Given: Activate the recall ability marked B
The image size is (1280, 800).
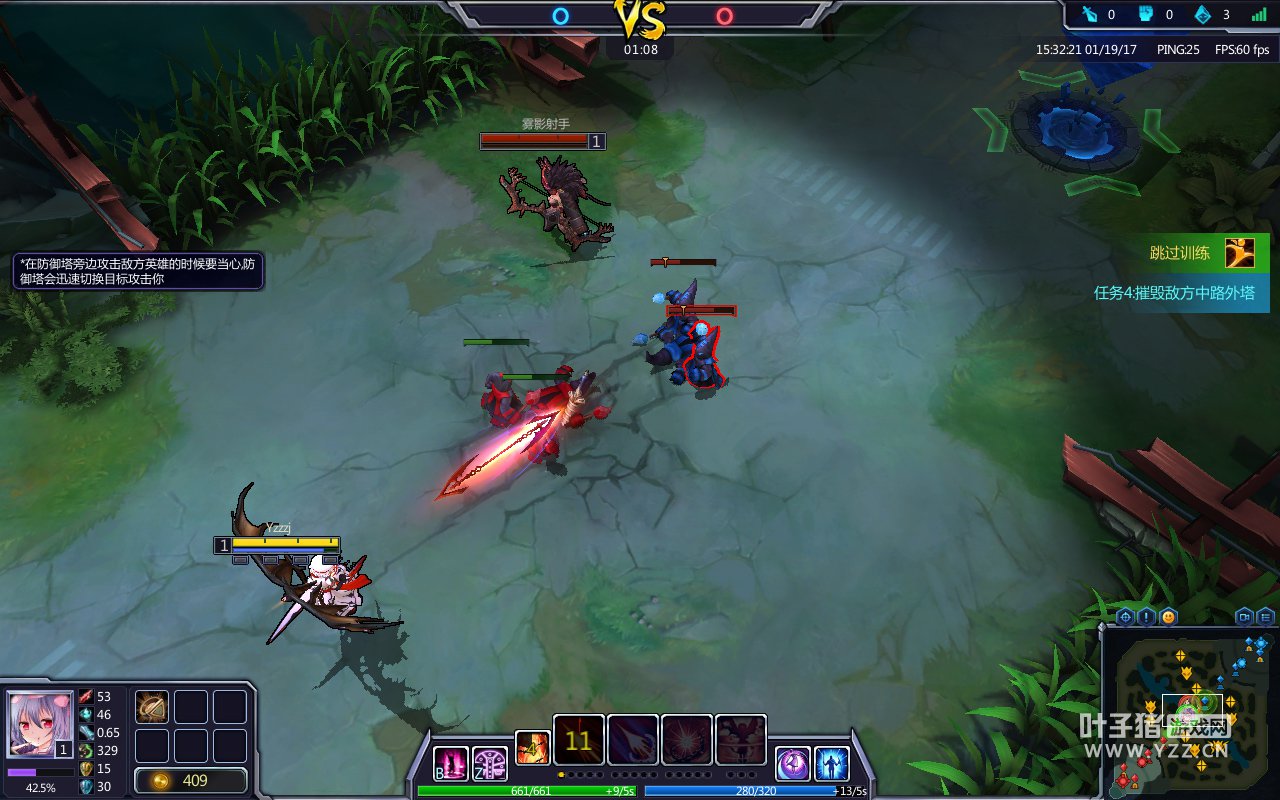Looking at the screenshot, I should 450,764.
